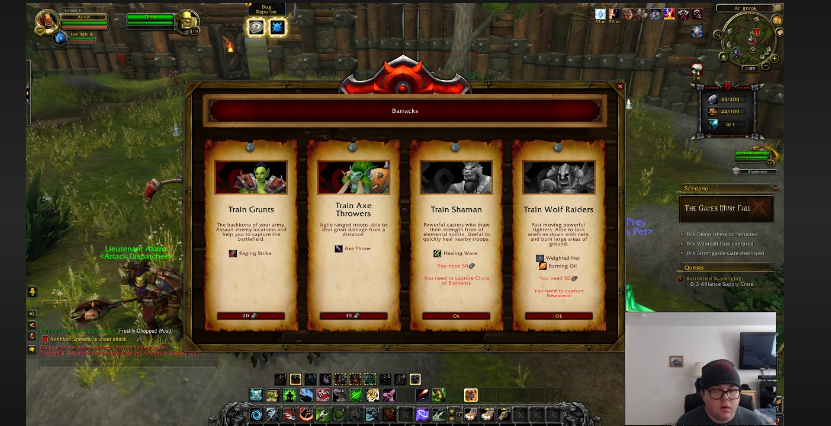Open the circular minimap
Viewport: 831px width, 426px height.
(x=749, y=36)
